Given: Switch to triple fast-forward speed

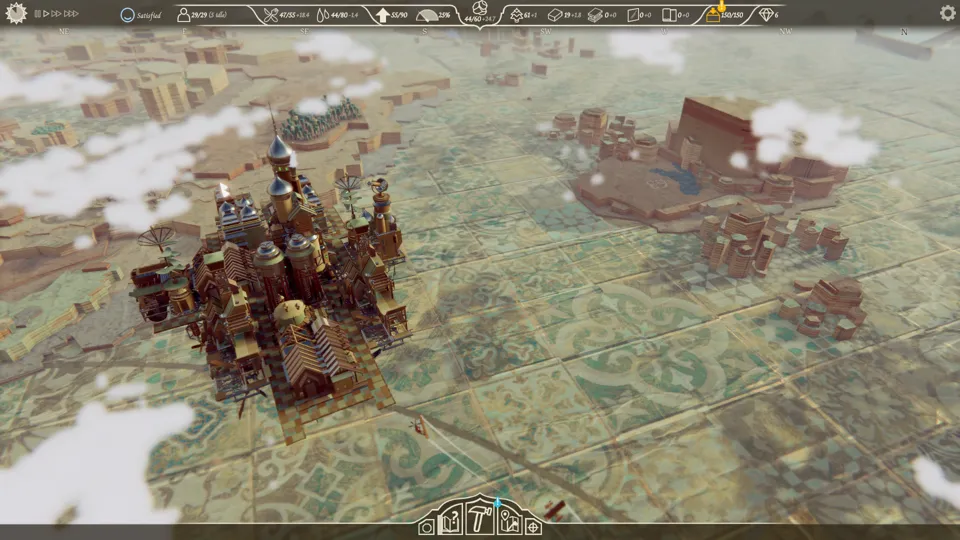Looking at the screenshot, I should pos(71,14).
